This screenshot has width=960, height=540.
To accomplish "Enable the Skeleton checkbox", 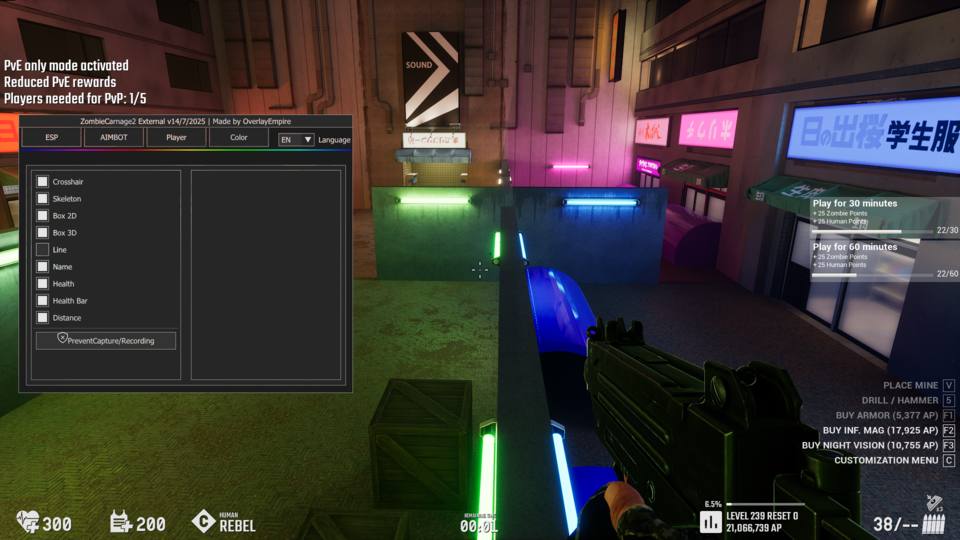I will pos(43,199).
